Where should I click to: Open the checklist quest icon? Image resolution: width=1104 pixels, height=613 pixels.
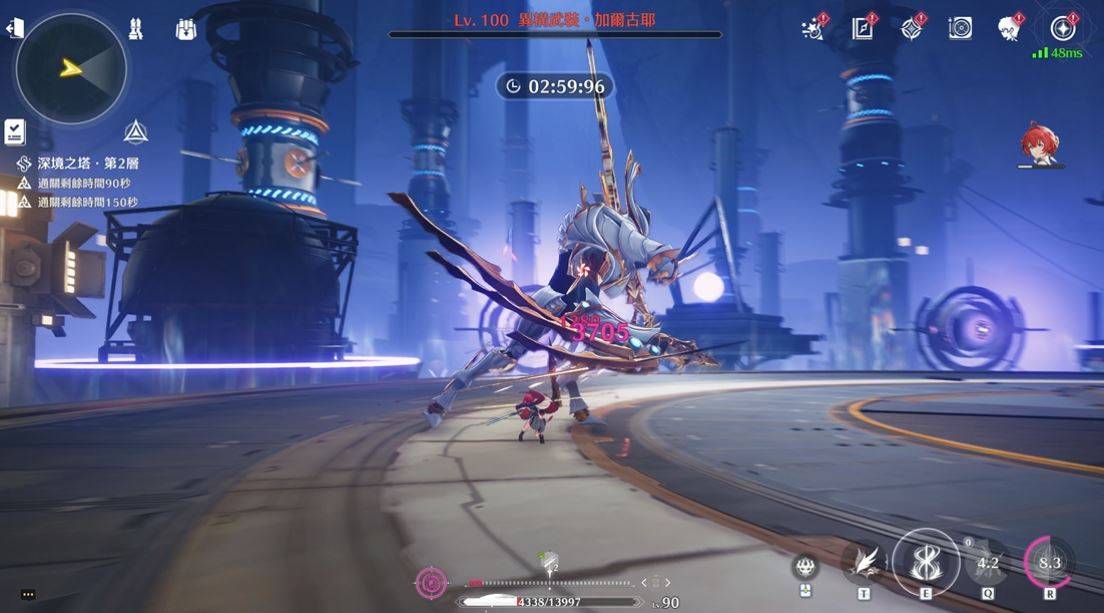pyautogui.click(x=14, y=131)
